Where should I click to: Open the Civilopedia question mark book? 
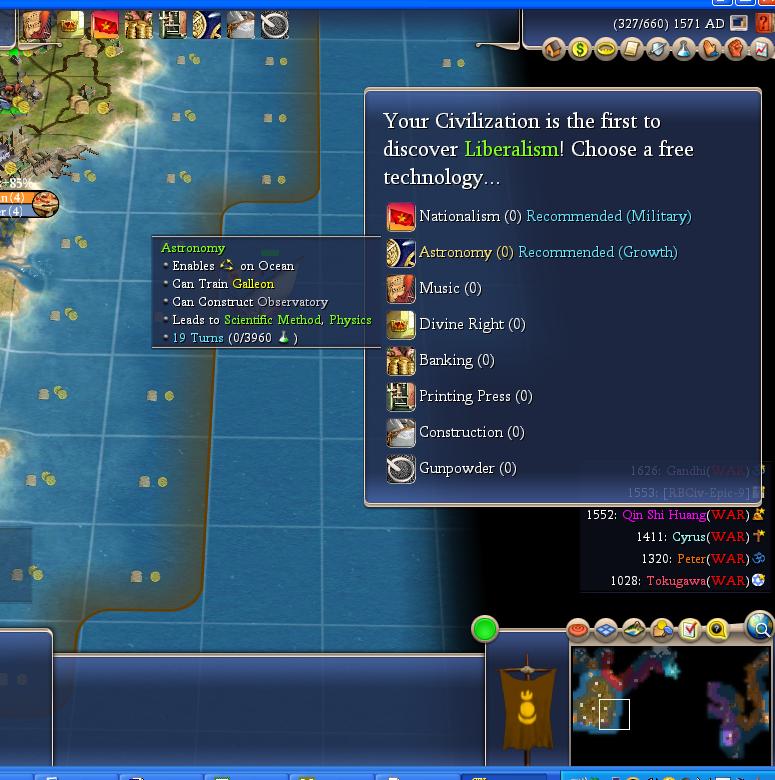pyautogui.click(x=764, y=23)
